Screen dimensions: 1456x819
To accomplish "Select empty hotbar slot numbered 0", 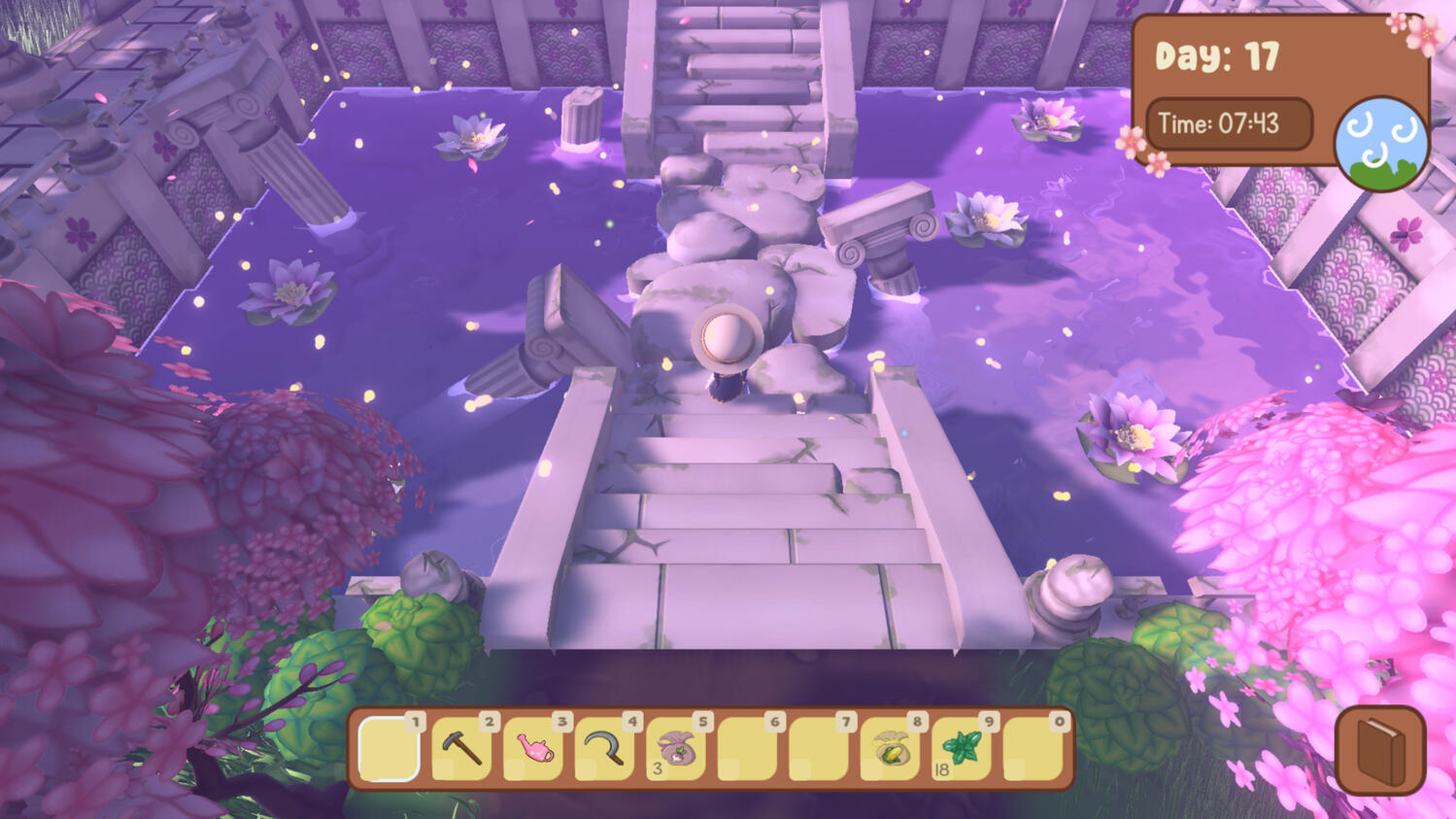I will 1033,749.
